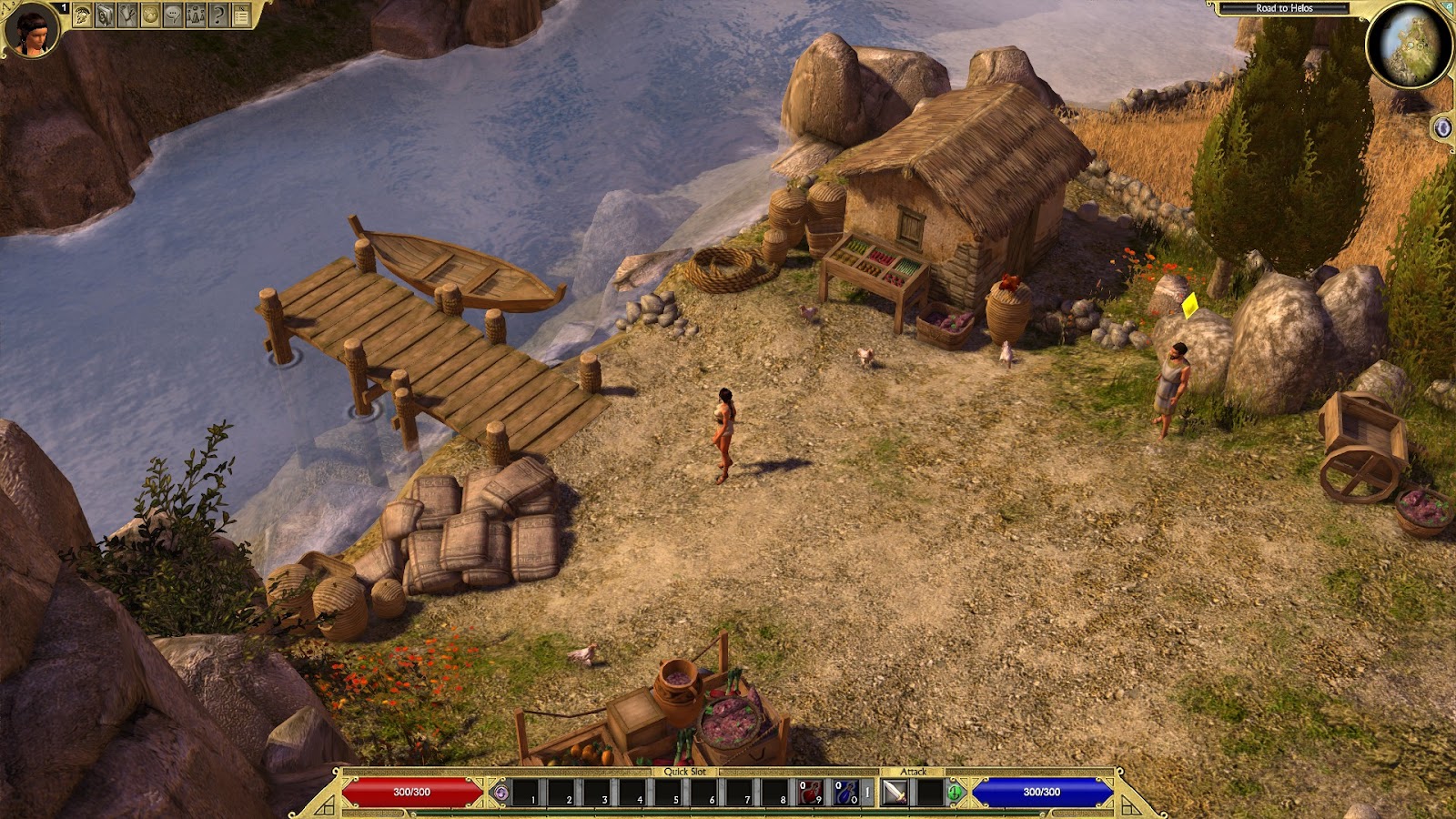Select quick slot number 1
The image size is (1456, 819).
coord(528,793)
